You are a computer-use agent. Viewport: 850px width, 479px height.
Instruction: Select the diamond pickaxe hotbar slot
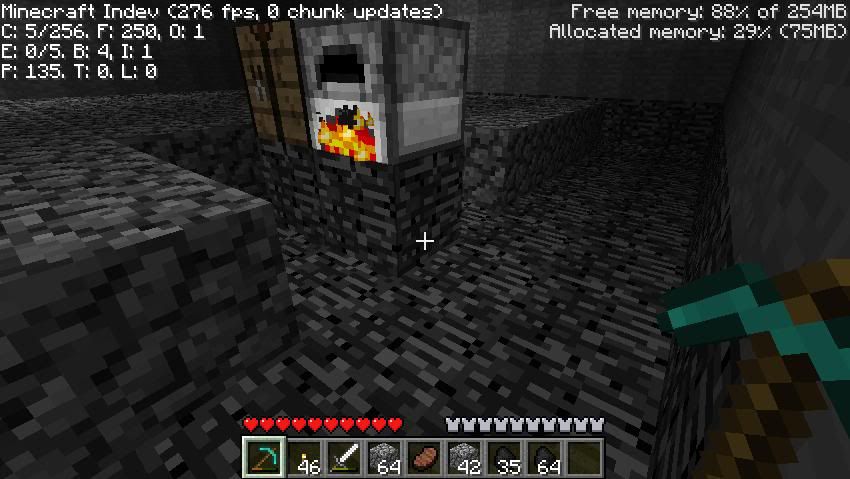264,458
